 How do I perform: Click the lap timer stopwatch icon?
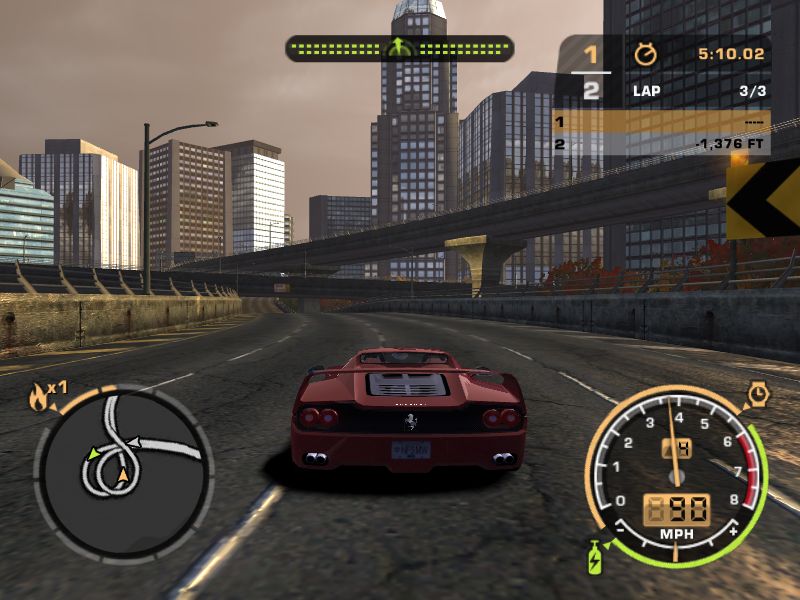(643, 53)
